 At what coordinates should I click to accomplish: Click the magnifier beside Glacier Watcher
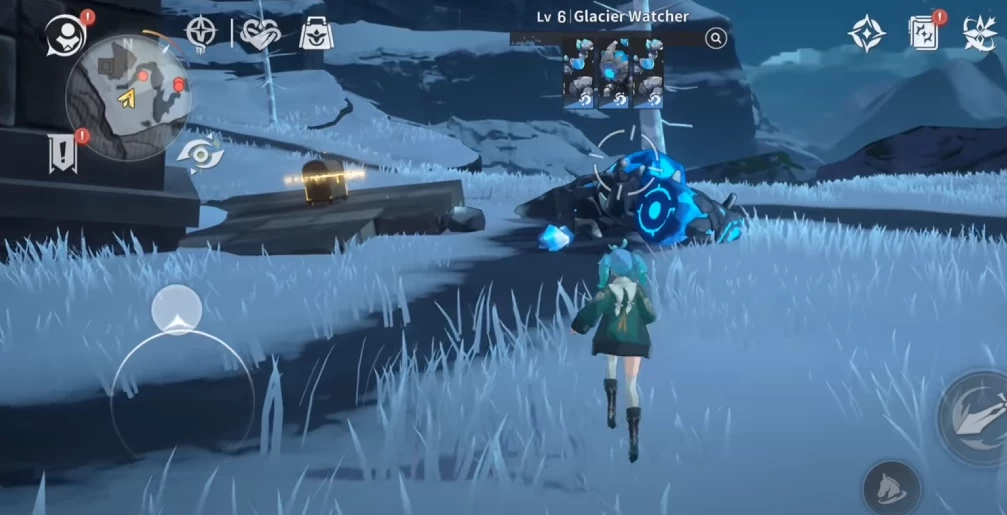pos(715,38)
